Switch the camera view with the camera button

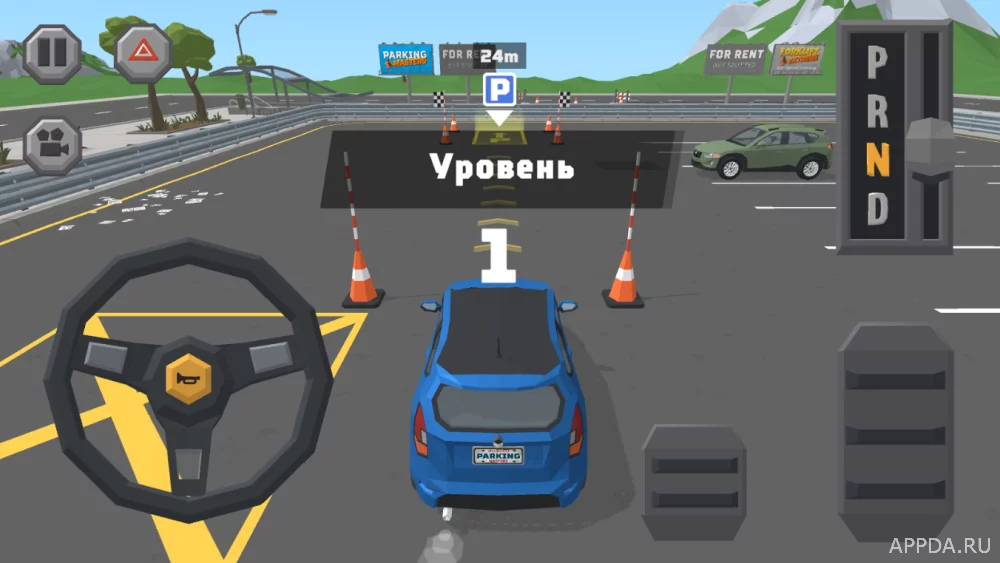click(x=51, y=146)
